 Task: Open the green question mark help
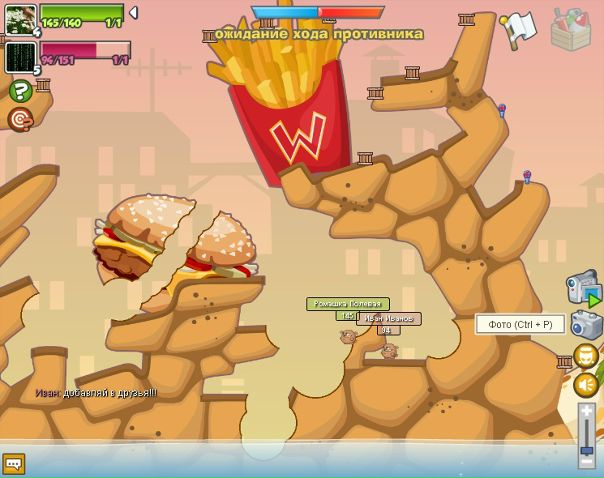pos(19,91)
